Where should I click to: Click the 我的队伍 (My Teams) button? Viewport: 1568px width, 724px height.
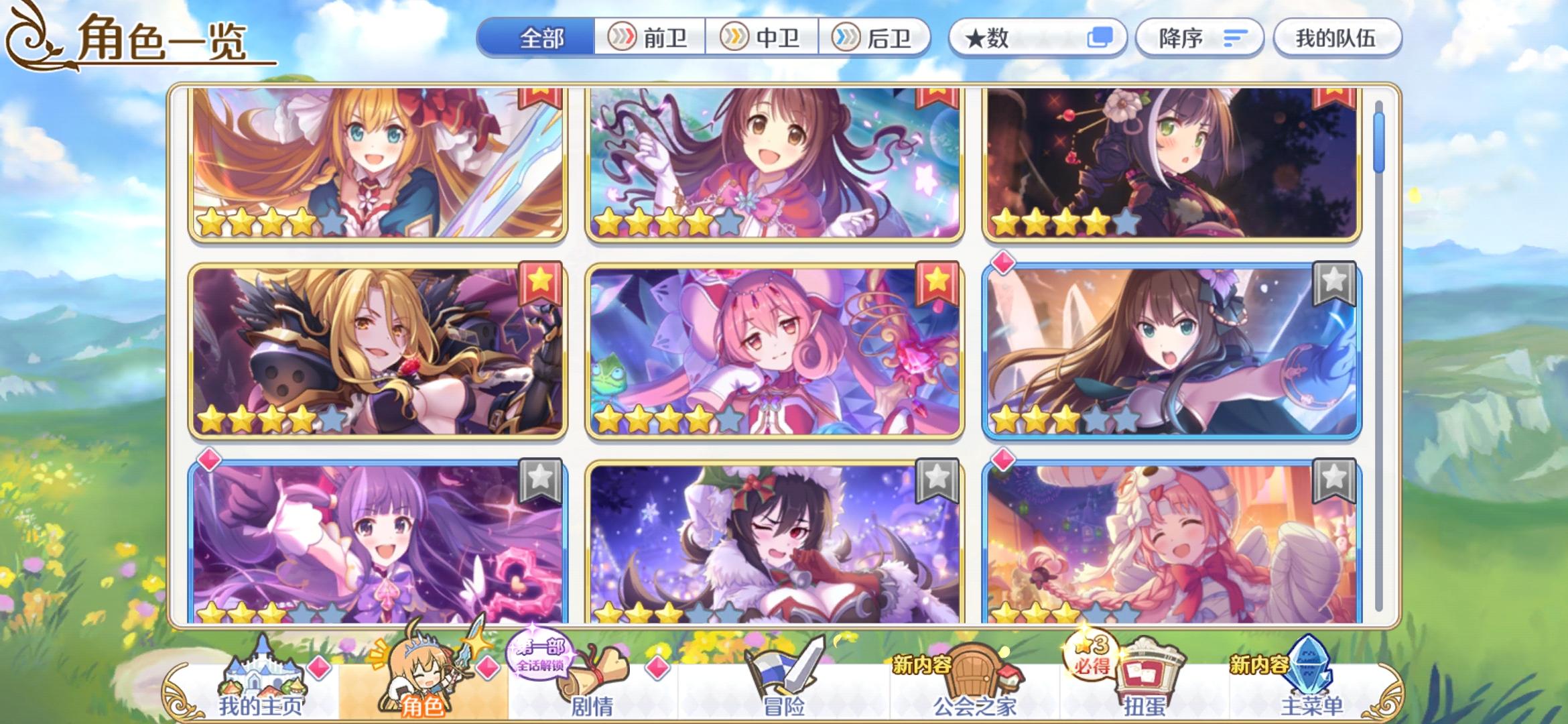click(1337, 38)
